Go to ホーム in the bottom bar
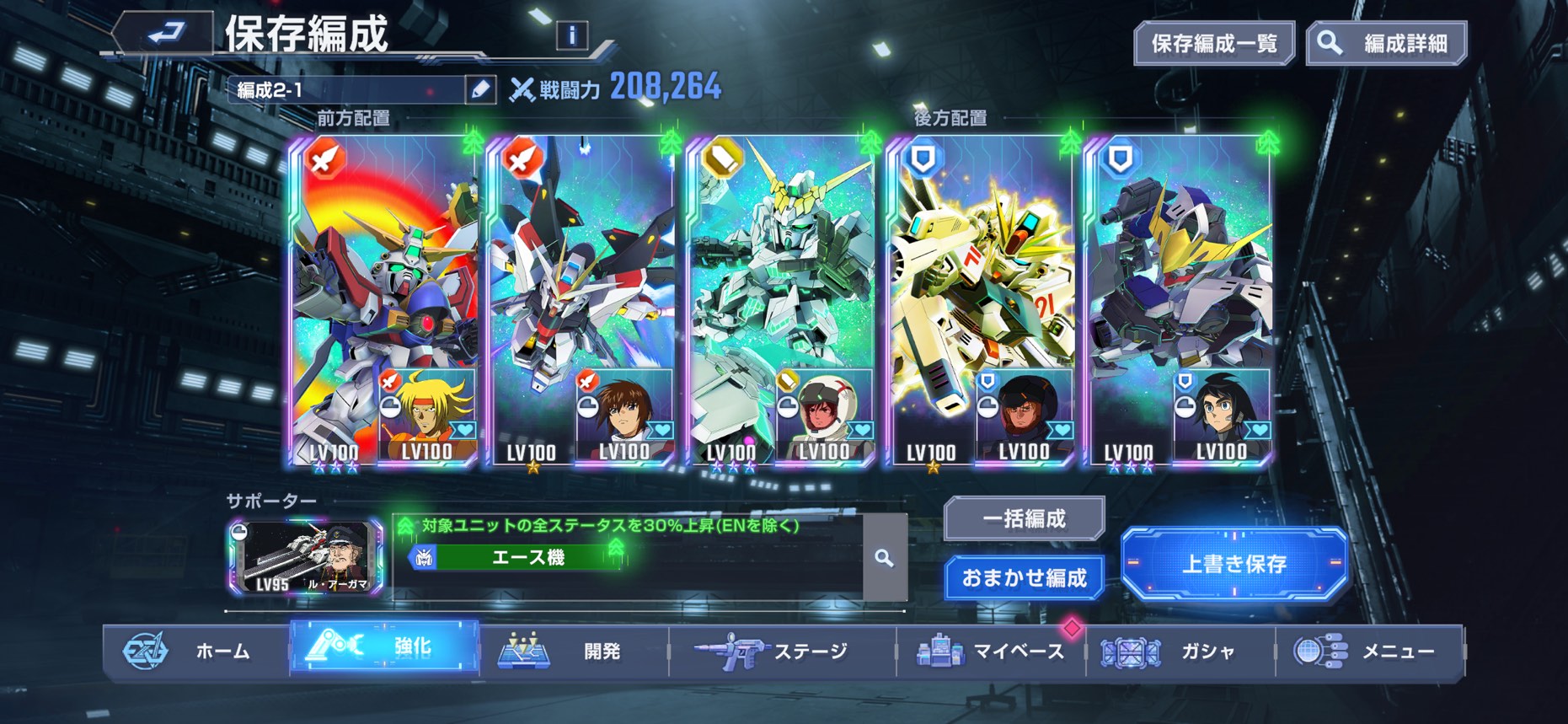 [195, 651]
